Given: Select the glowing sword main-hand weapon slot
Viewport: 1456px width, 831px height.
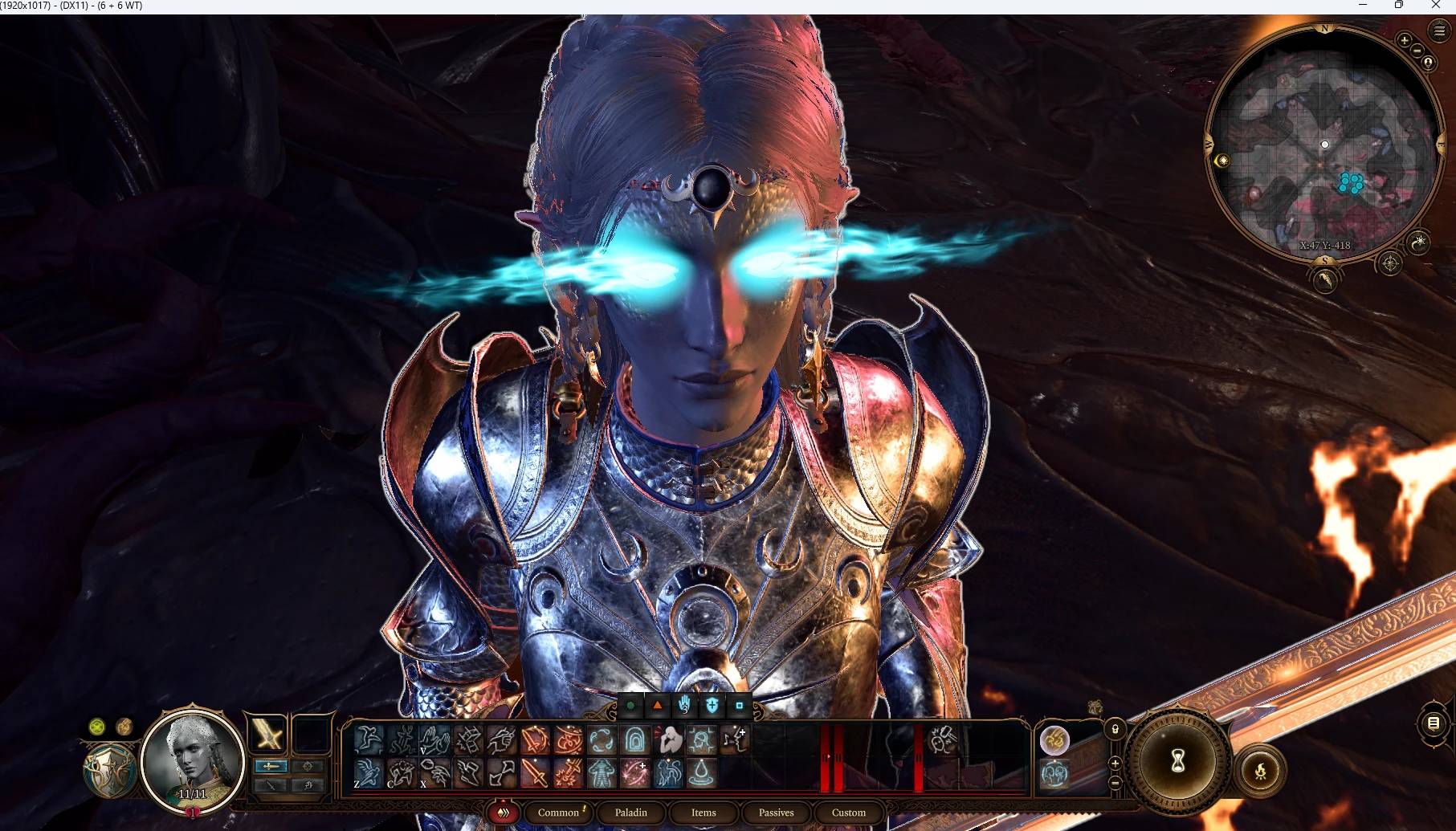Looking at the screenshot, I should (267, 734).
